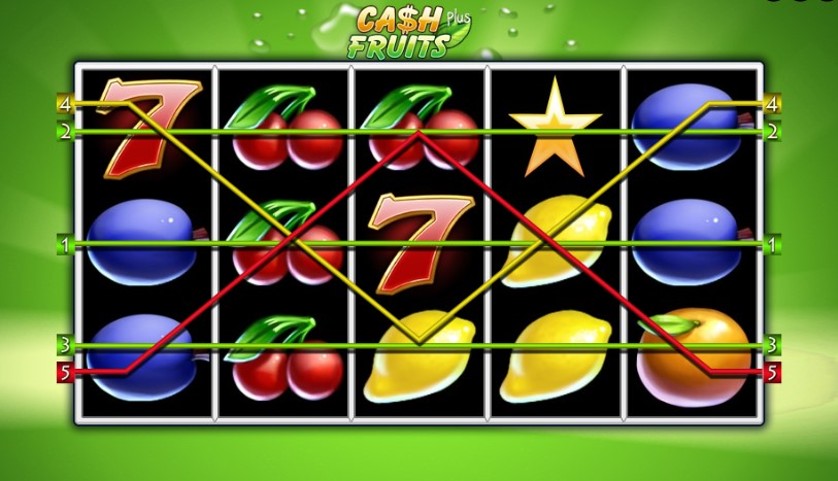The image size is (838, 481).
Task: Select the red payline 5 marker left of reels
Action: point(65,372)
